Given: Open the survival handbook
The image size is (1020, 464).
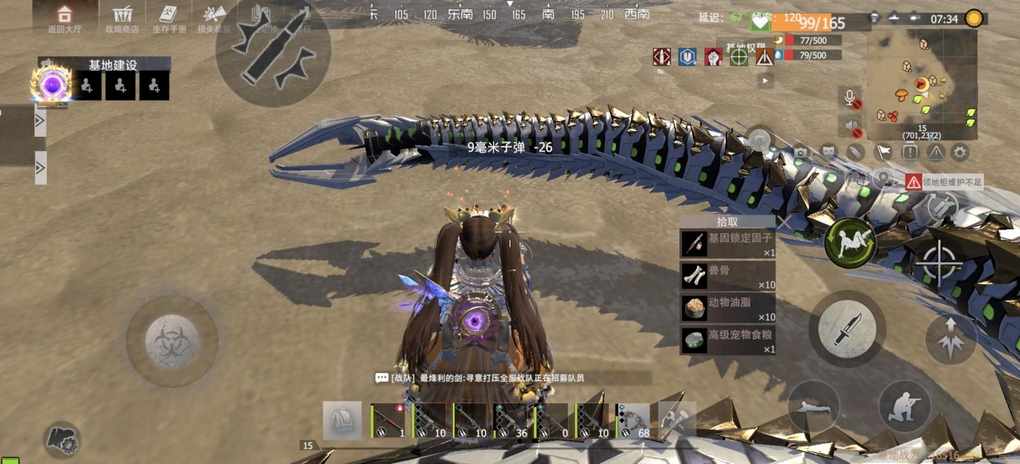Looking at the screenshot, I should tap(167, 16).
